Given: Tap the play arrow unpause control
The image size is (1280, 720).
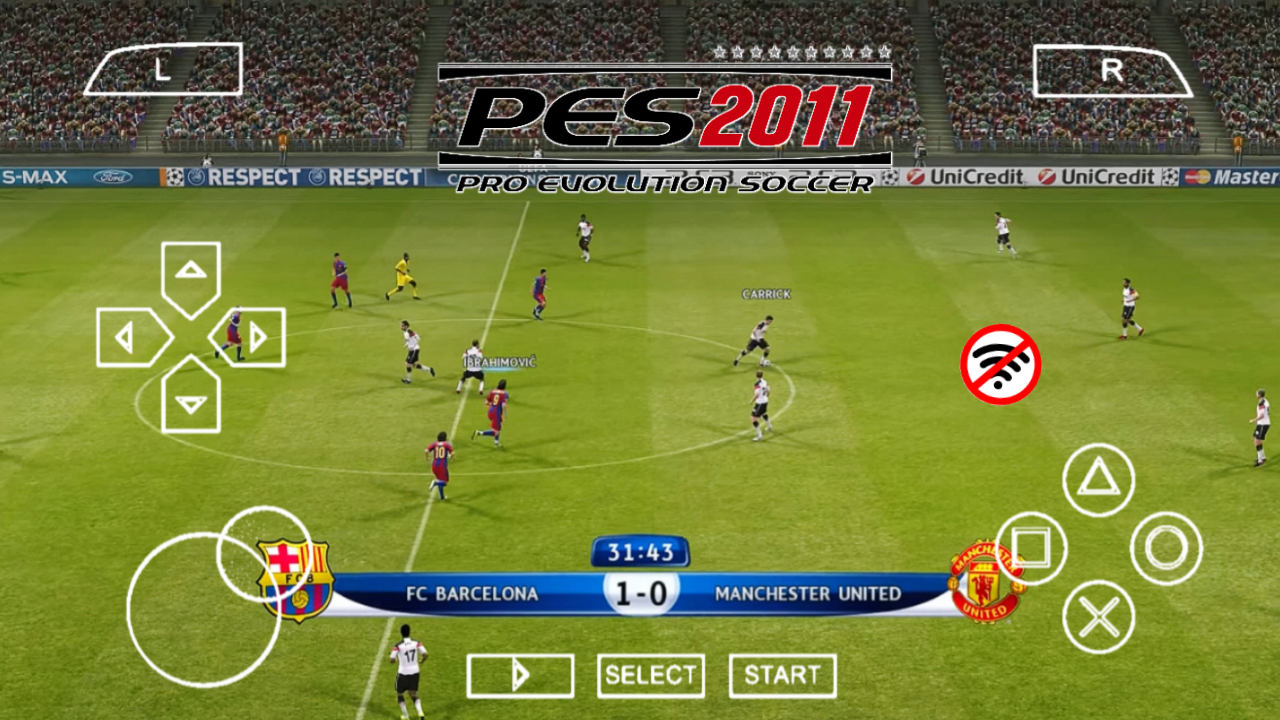Looking at the screenshot, I should [x=520, y=675].
